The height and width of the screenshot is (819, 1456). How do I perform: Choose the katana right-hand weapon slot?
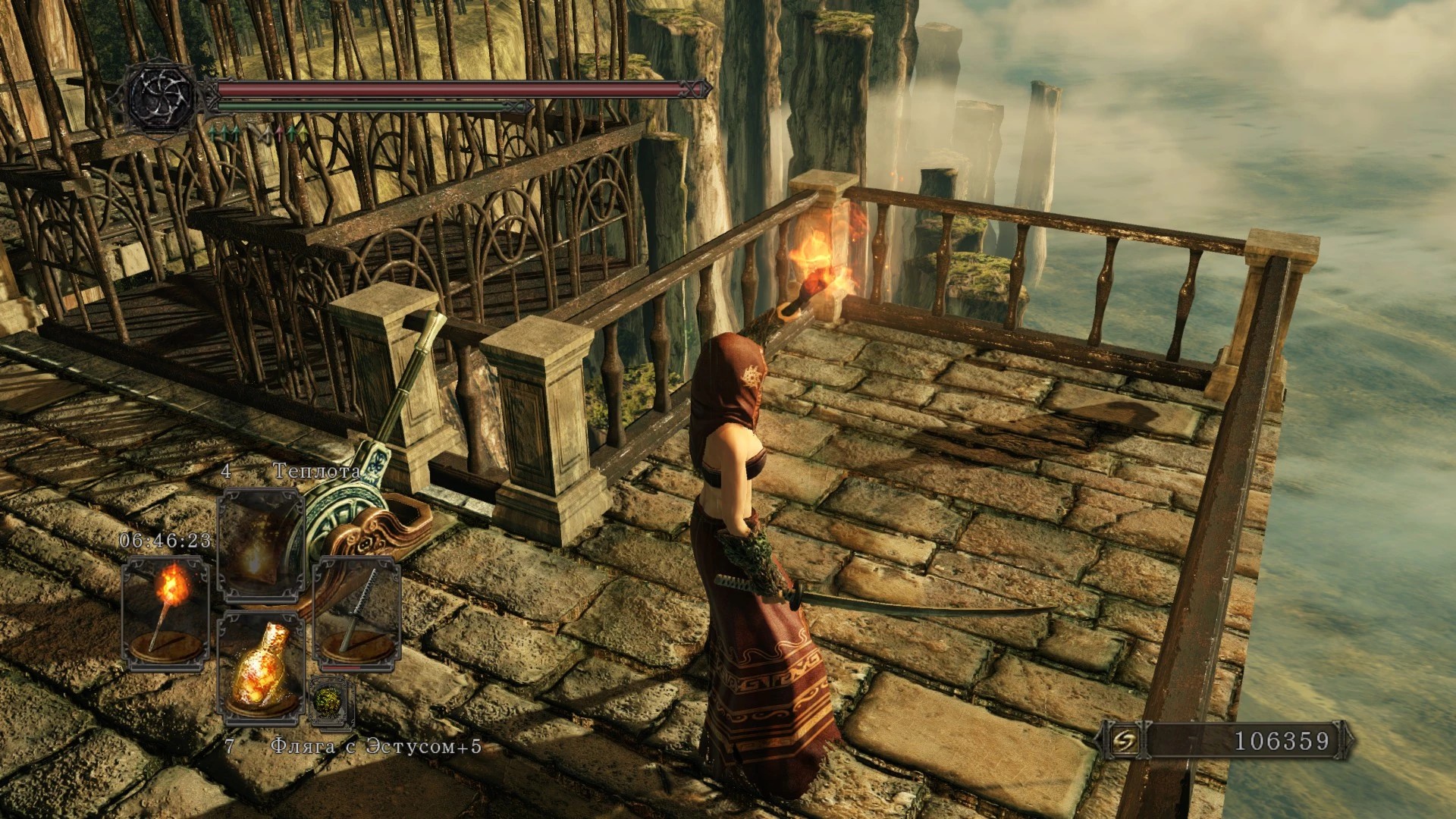[x=356, y=614]
